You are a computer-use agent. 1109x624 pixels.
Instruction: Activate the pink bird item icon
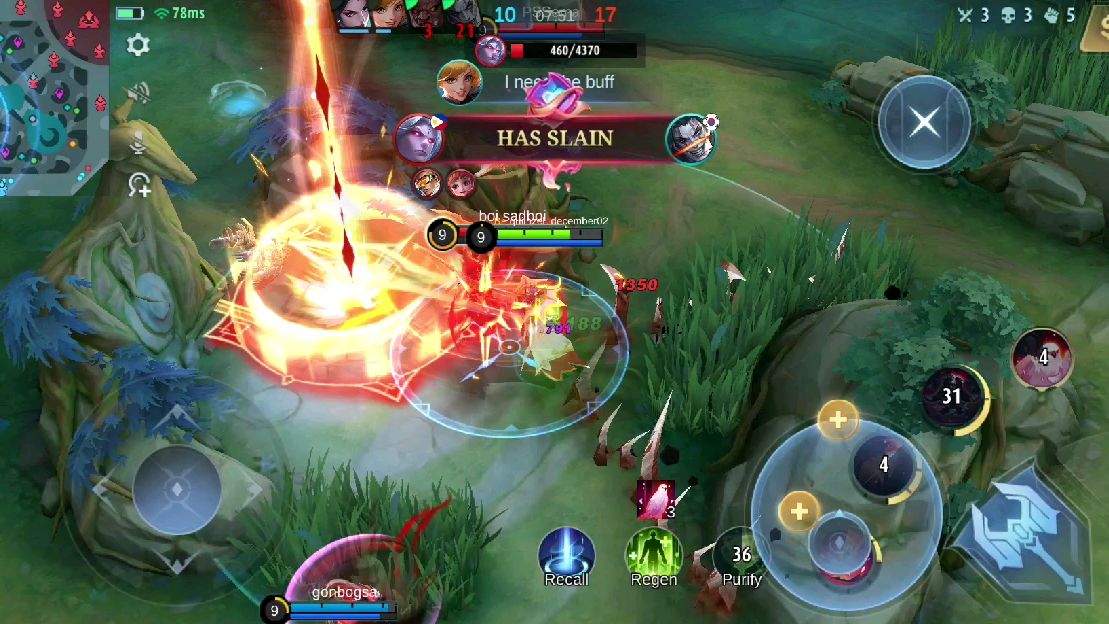tap(655, 499)
